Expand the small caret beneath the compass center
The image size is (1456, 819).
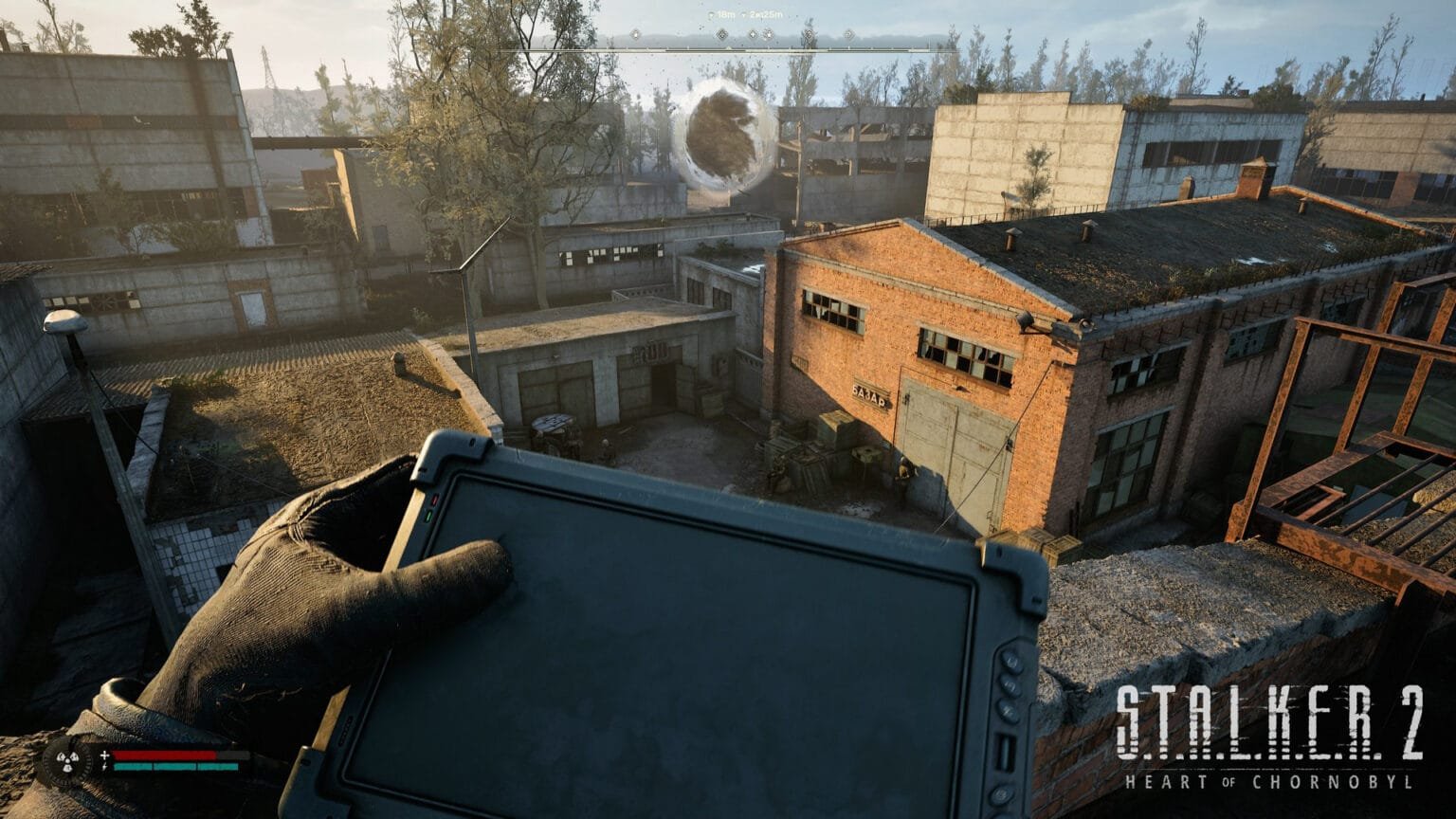pos(728,47)
